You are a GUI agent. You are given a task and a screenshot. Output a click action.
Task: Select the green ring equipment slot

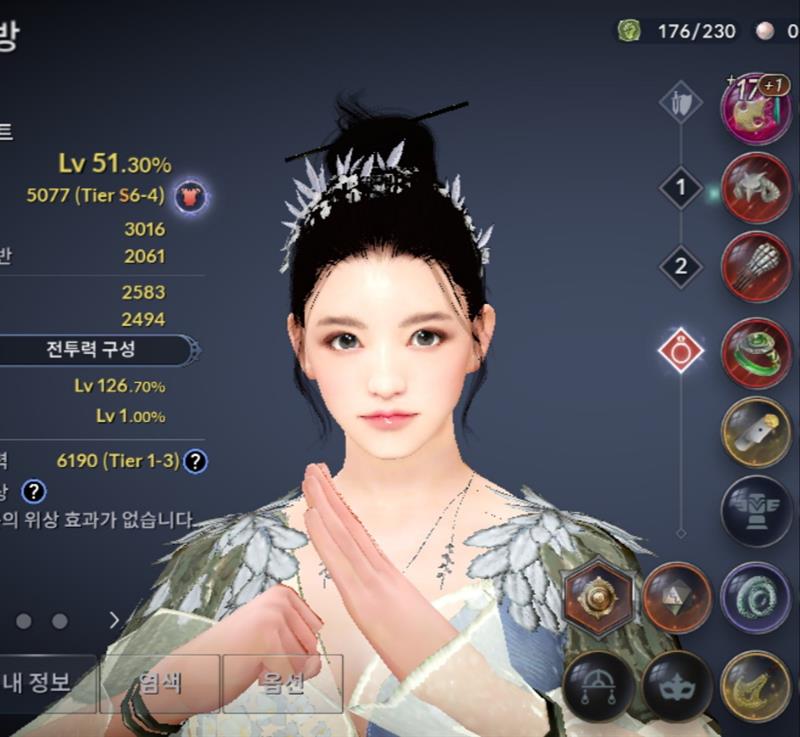(x=755, y=351)
